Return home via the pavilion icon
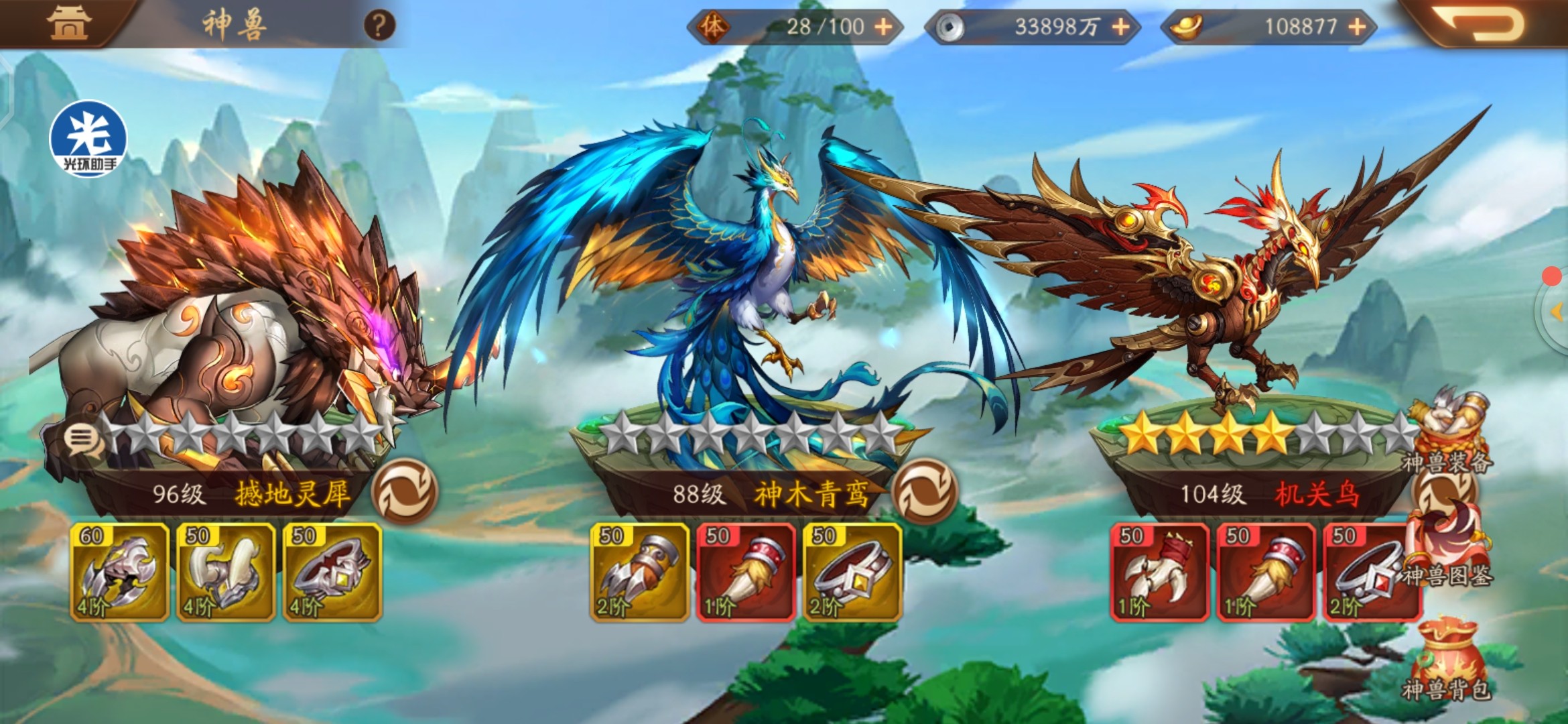 [68, 23]
